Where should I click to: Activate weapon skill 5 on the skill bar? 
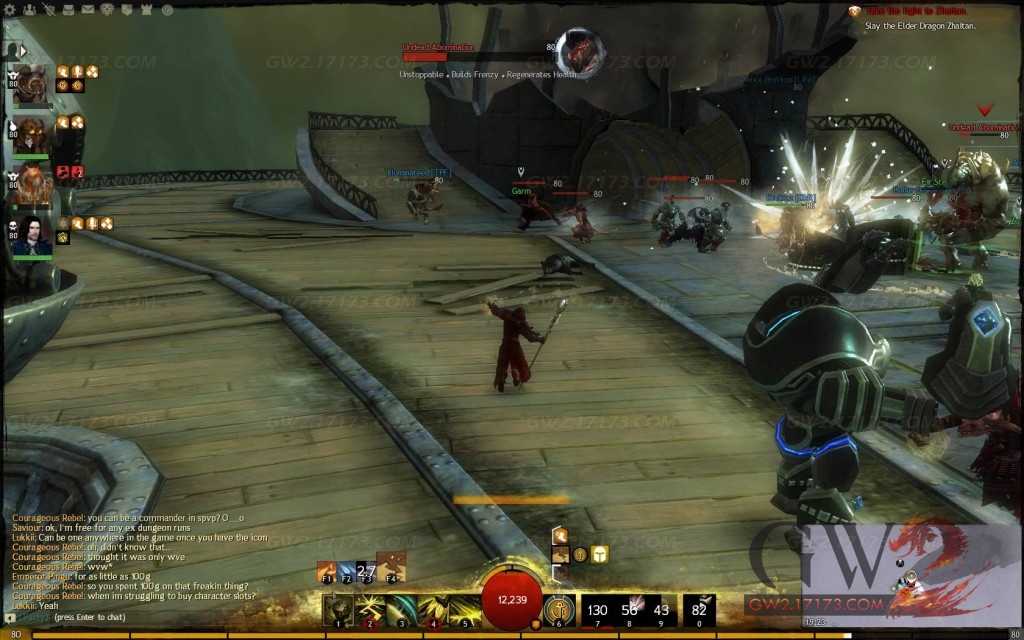click(465, 607)
